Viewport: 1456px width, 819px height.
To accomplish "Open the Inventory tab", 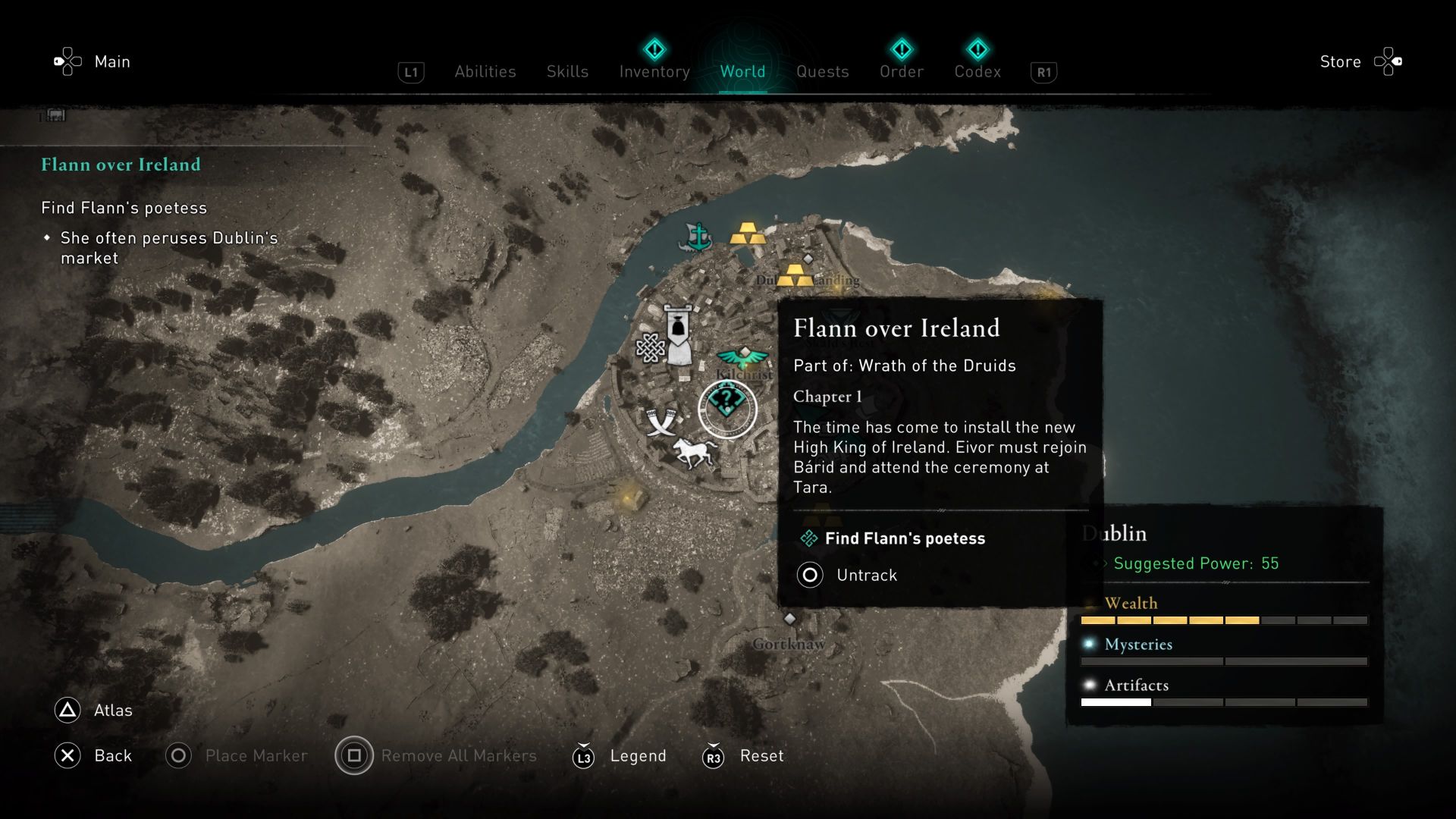I will click(x=654, y=71).
